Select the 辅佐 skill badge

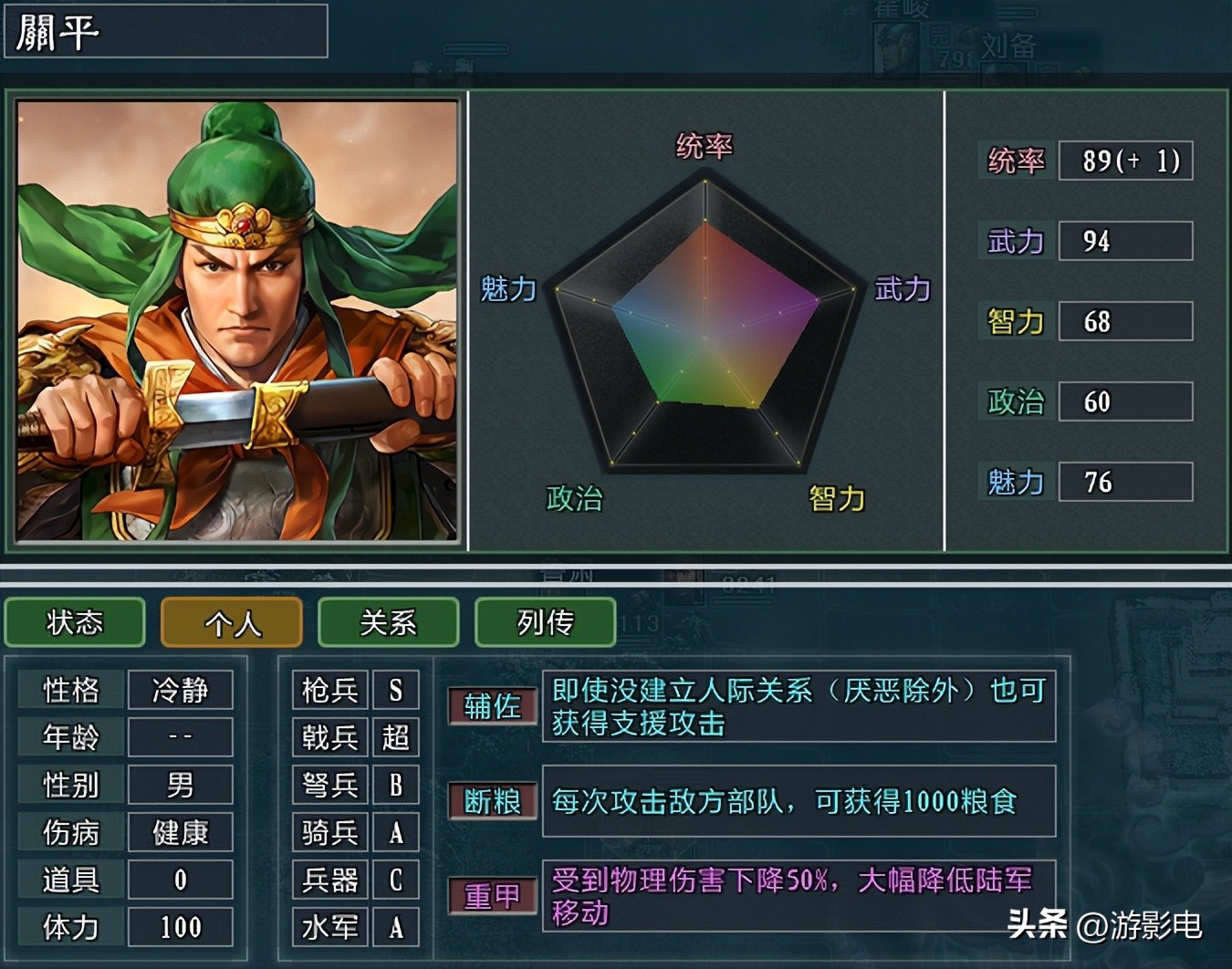point(492,704)
